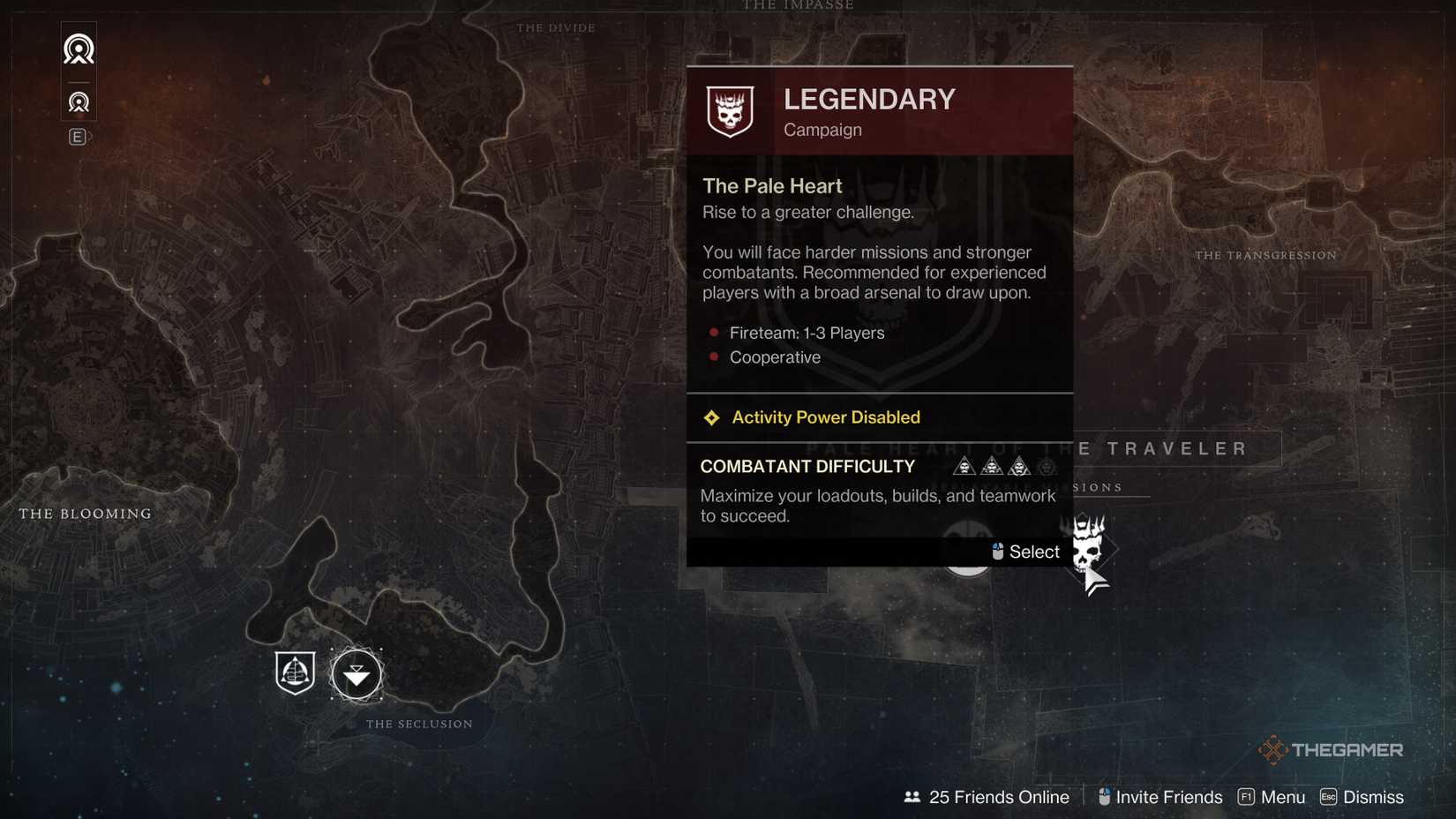Click the lower ghost icon in left sidebar

(79, 102)
